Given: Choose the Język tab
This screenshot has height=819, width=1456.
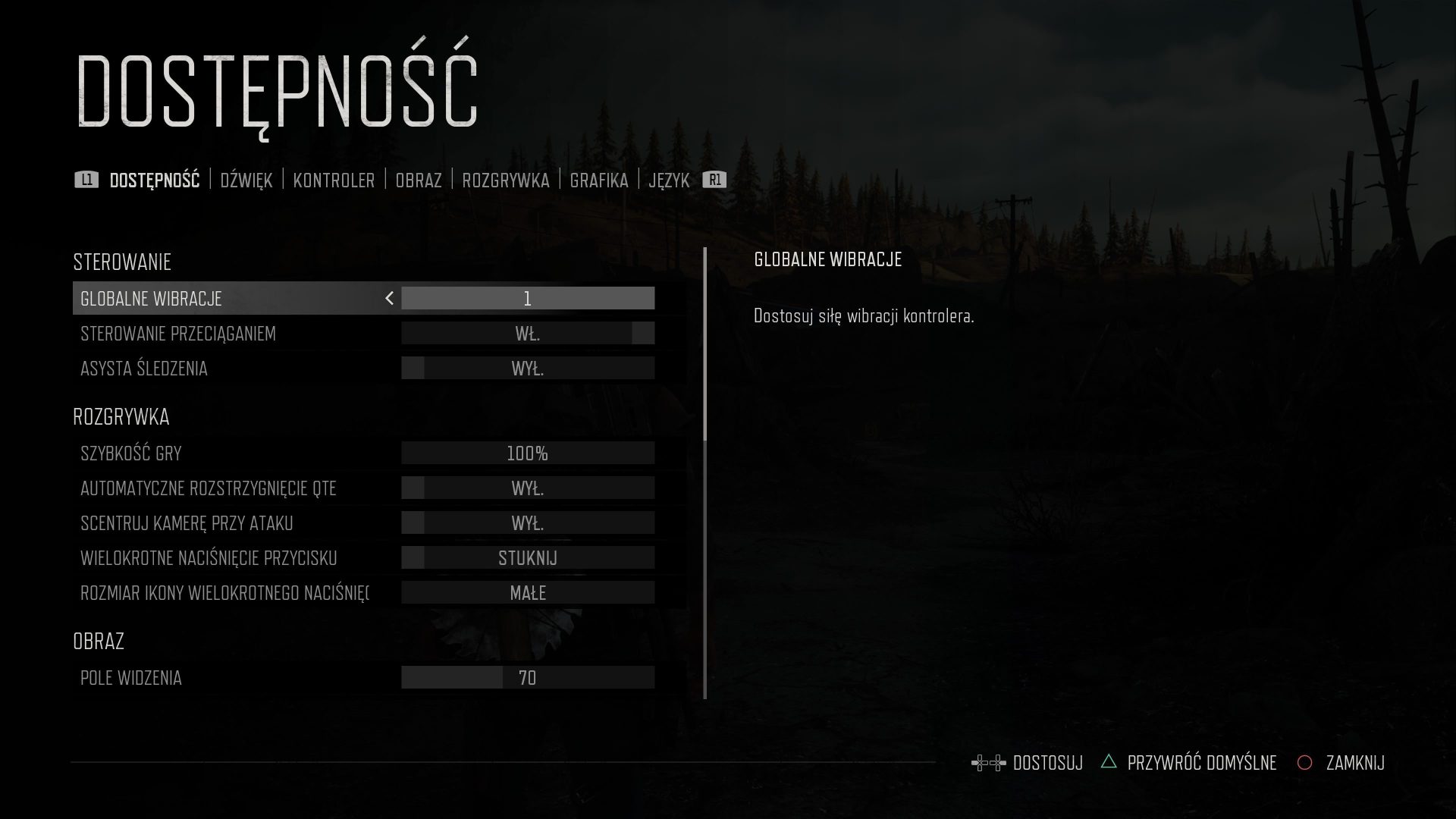Looking at the screenshot, I should [669, 180].
